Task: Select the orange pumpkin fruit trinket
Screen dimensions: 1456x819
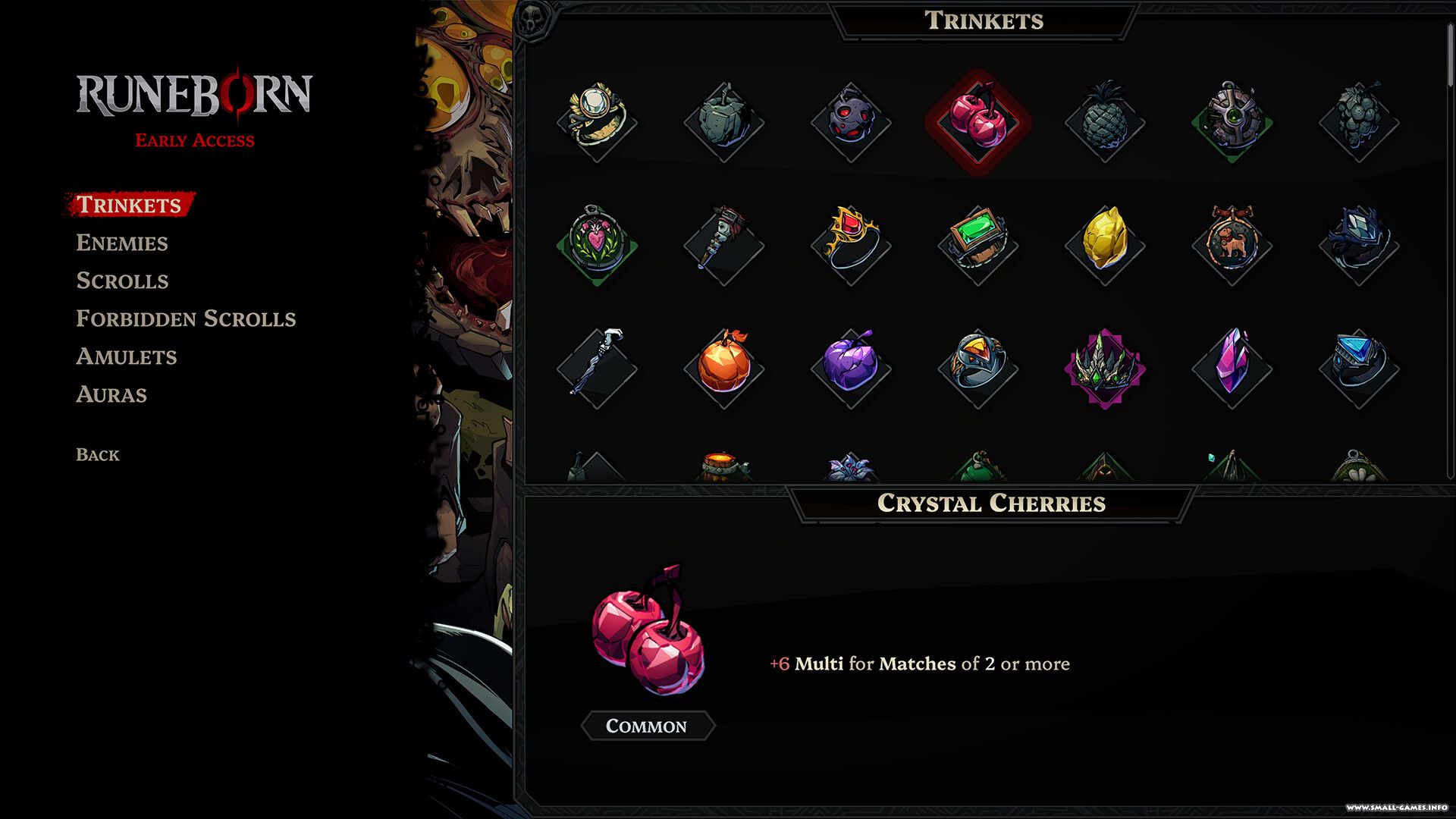Action: coord(723,366)
